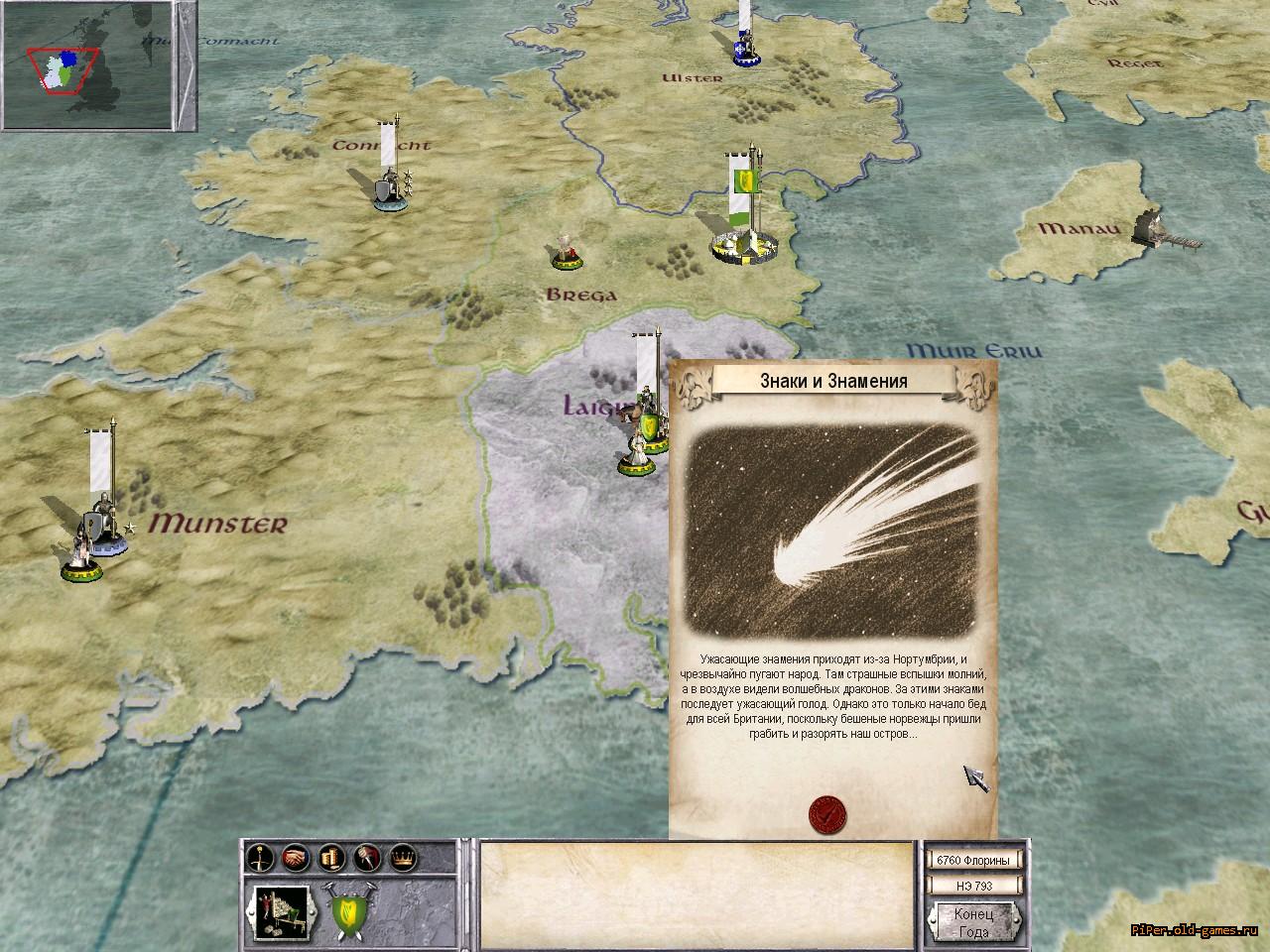Click the raised mace icon button

coord(367,856)
